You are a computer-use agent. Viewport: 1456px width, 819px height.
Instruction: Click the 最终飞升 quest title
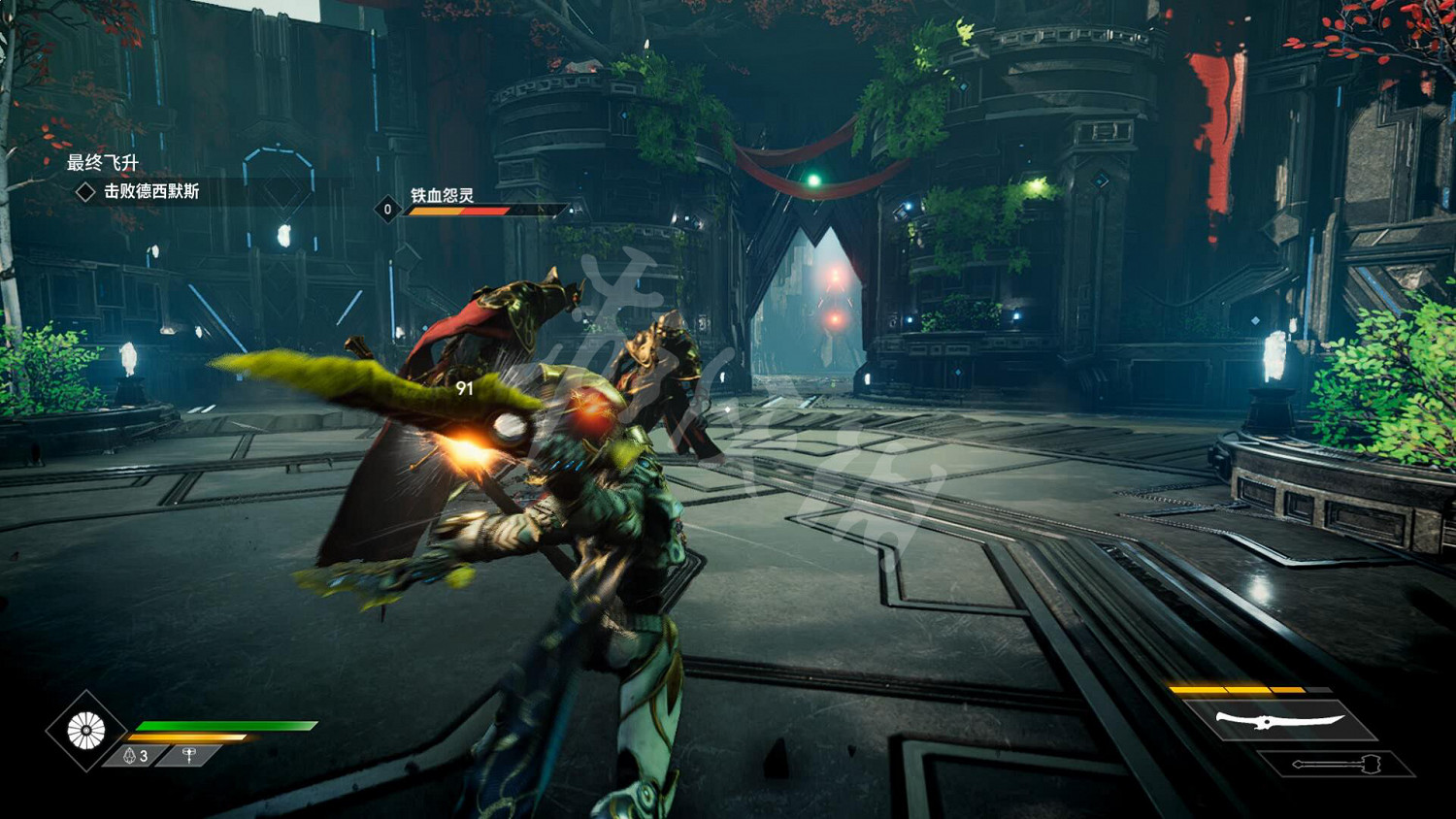click(x=102, y=162)
